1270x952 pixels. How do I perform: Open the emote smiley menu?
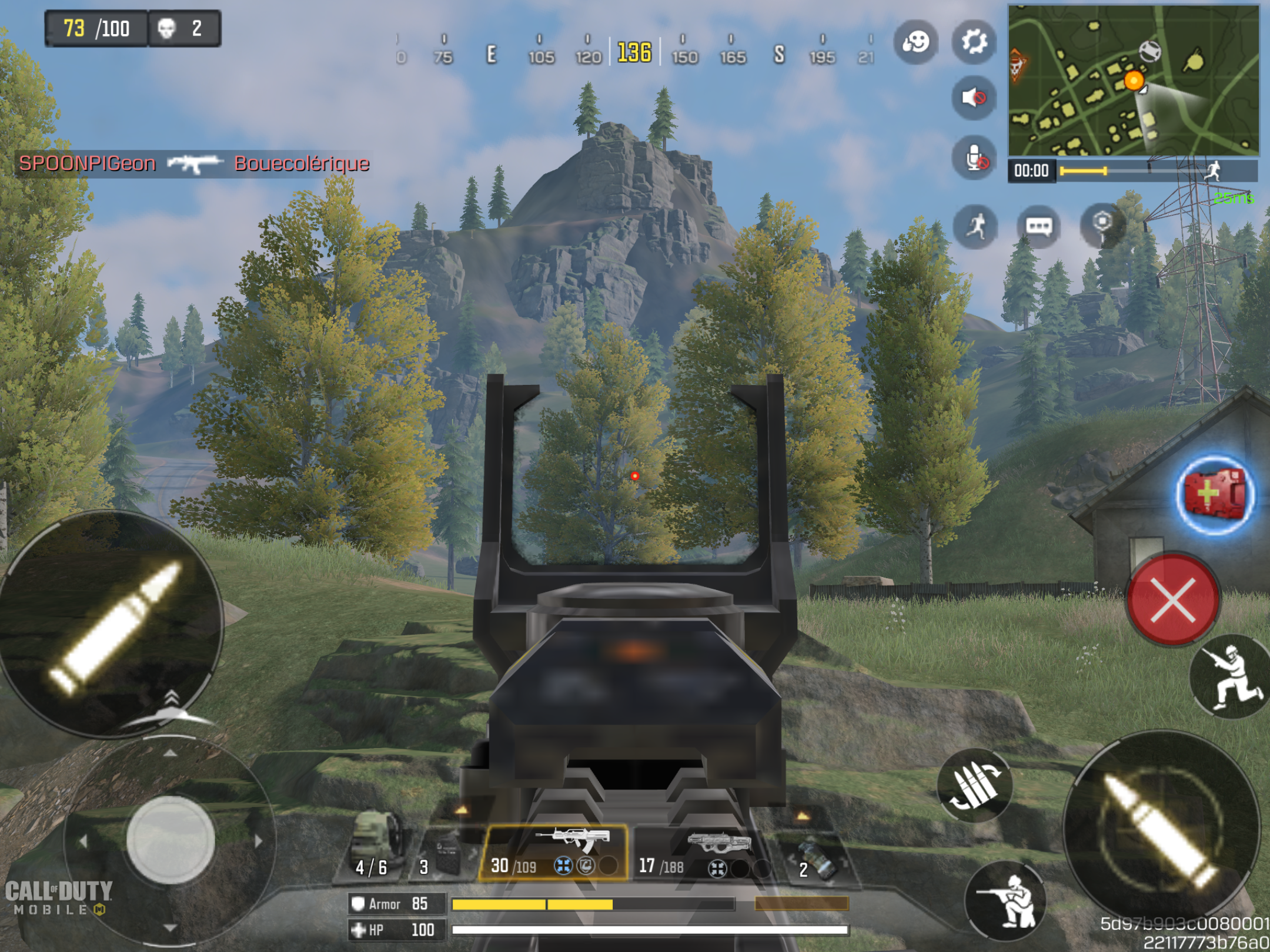[915, 42]
